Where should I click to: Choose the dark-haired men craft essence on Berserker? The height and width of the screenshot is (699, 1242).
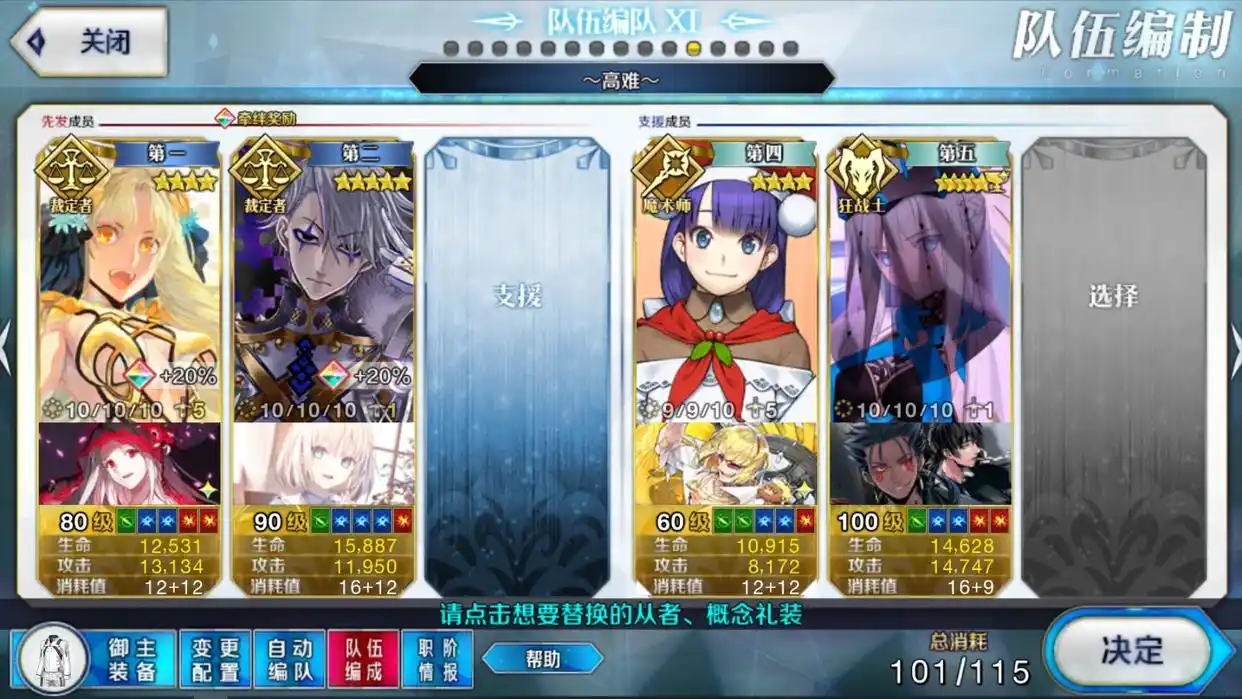point(920,464)
